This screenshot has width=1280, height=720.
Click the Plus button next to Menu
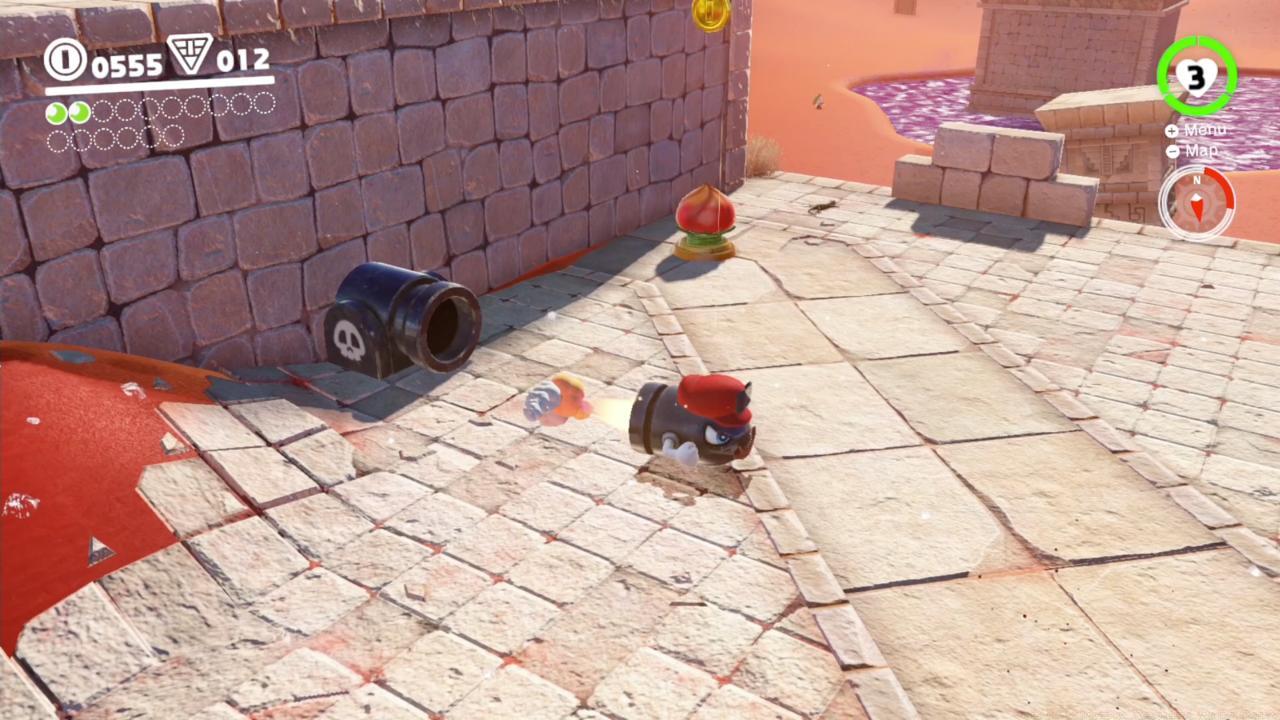[1172, 130]
